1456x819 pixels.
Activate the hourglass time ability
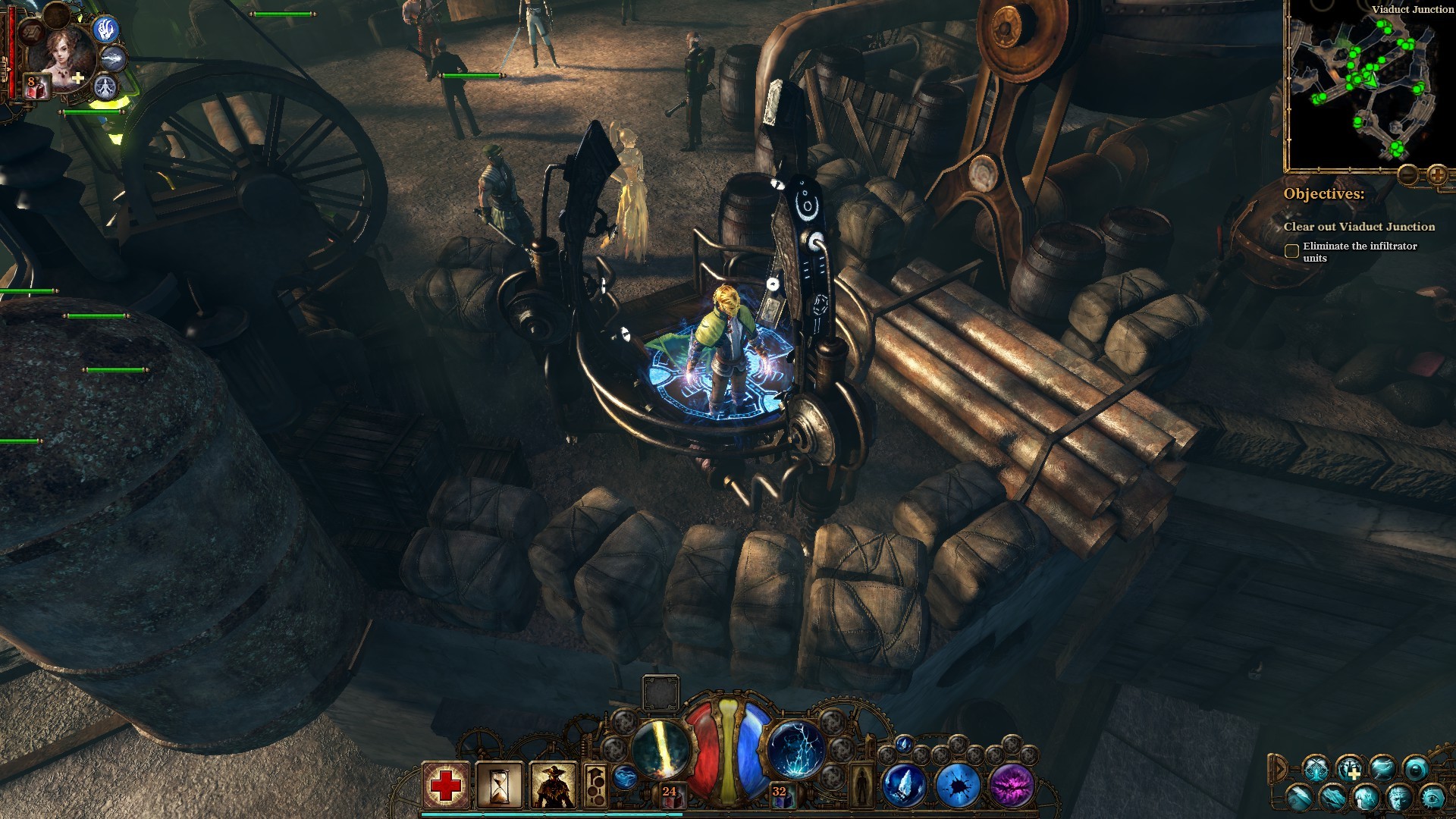click(x=500, y=785)
